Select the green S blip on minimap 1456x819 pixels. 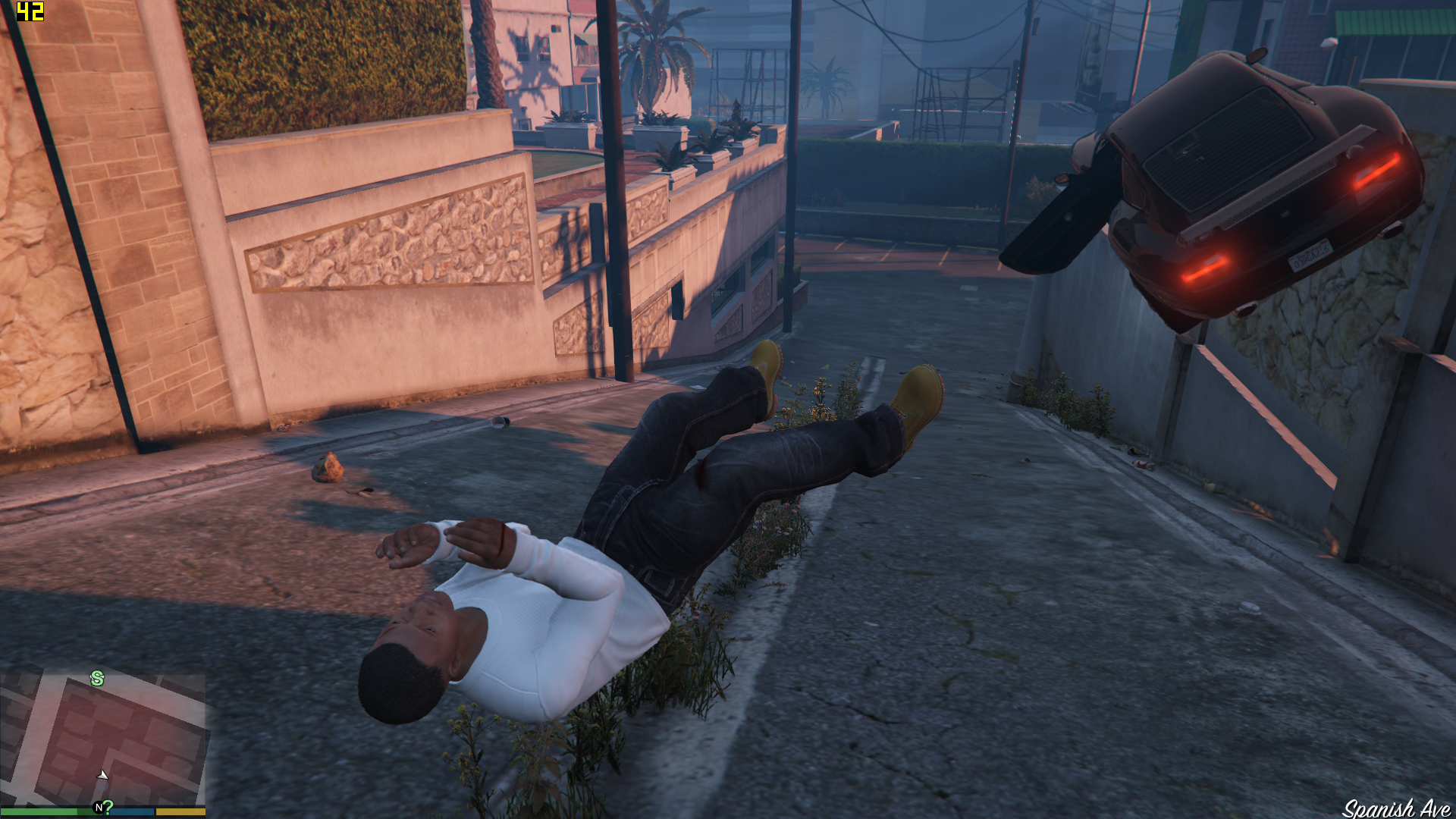pos(97,679)
